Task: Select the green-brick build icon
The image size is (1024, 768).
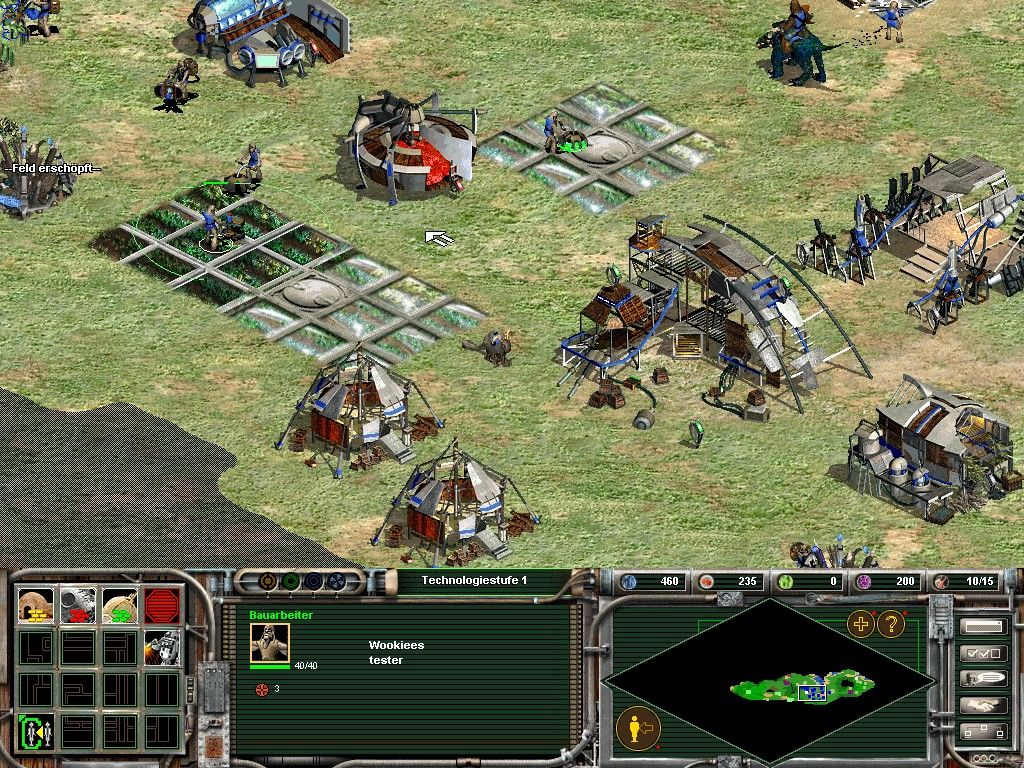Action: 121,605
